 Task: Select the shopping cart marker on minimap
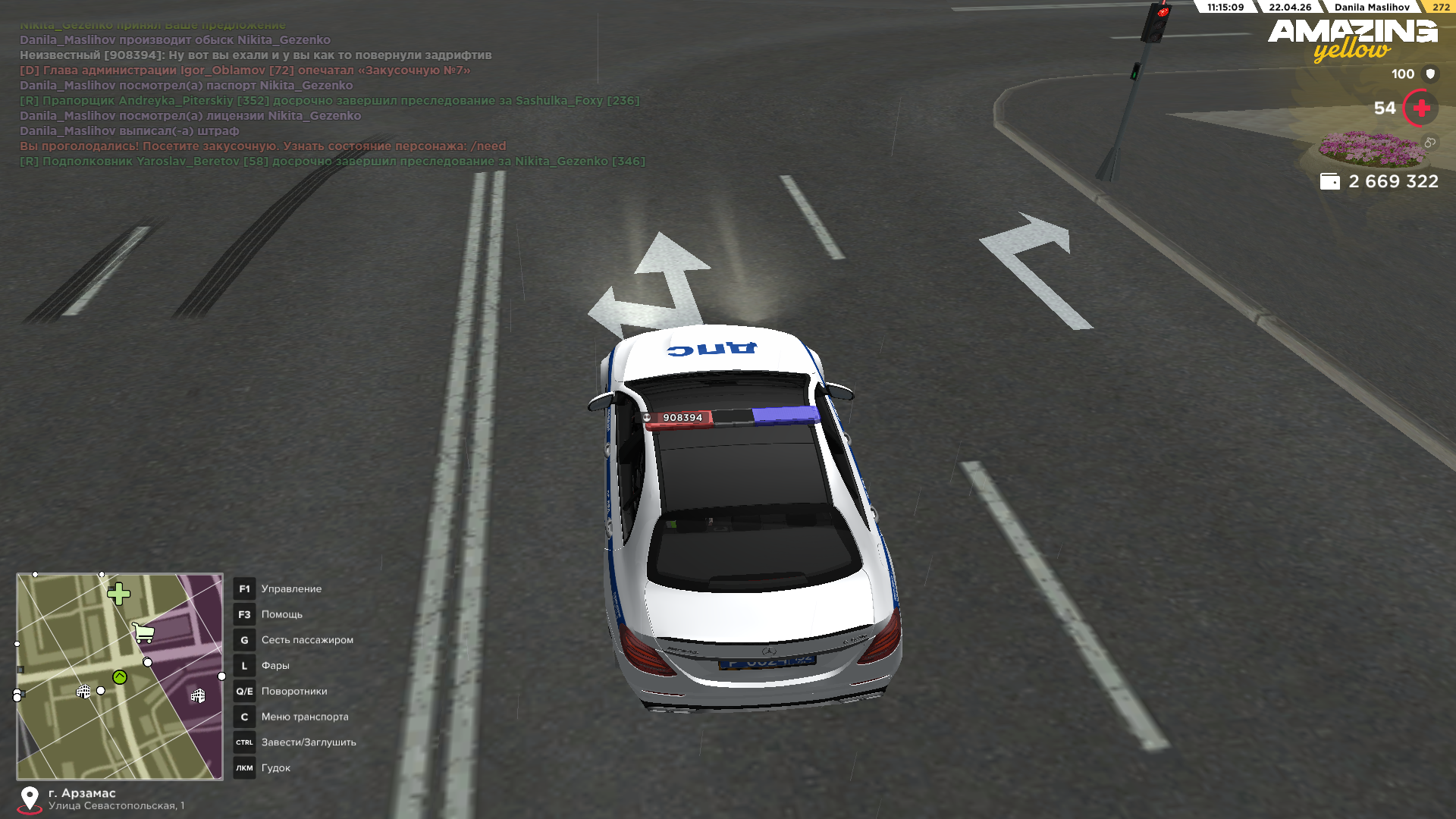coord(143,632)
